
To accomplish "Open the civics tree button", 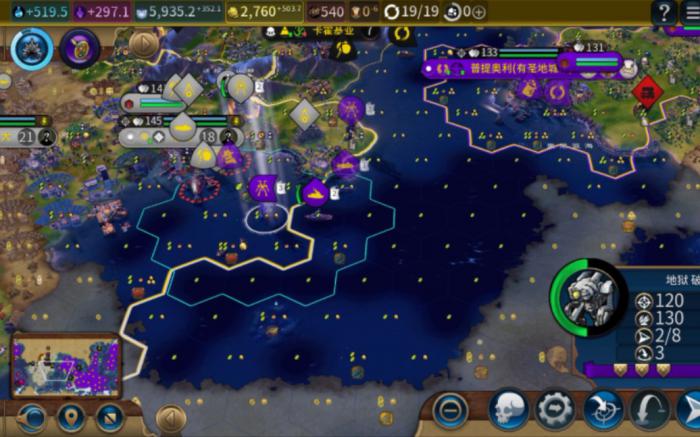I will pyautogui.click(x=80, y=49).
